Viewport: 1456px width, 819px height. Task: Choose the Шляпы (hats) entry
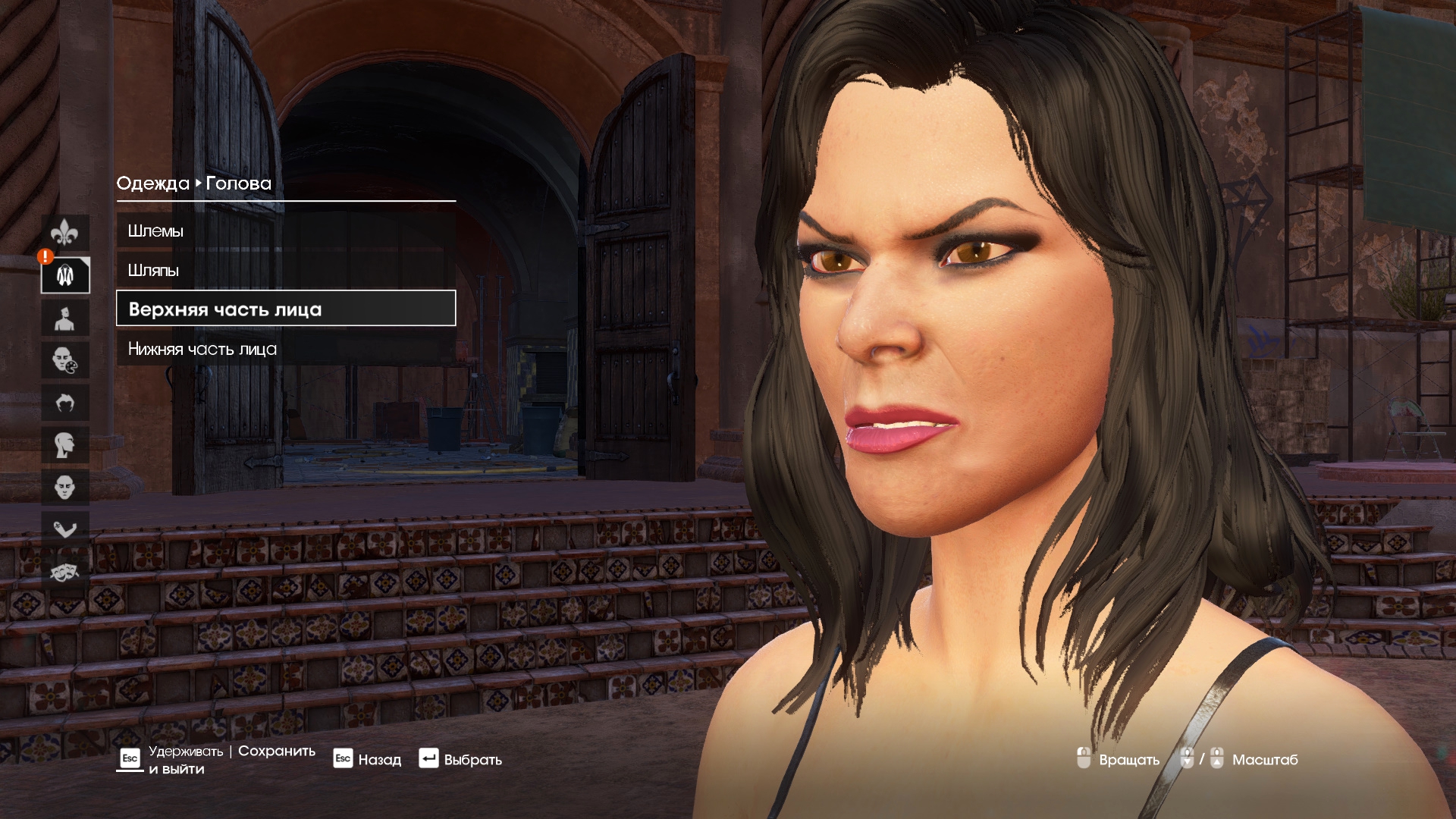pos(285,271)
